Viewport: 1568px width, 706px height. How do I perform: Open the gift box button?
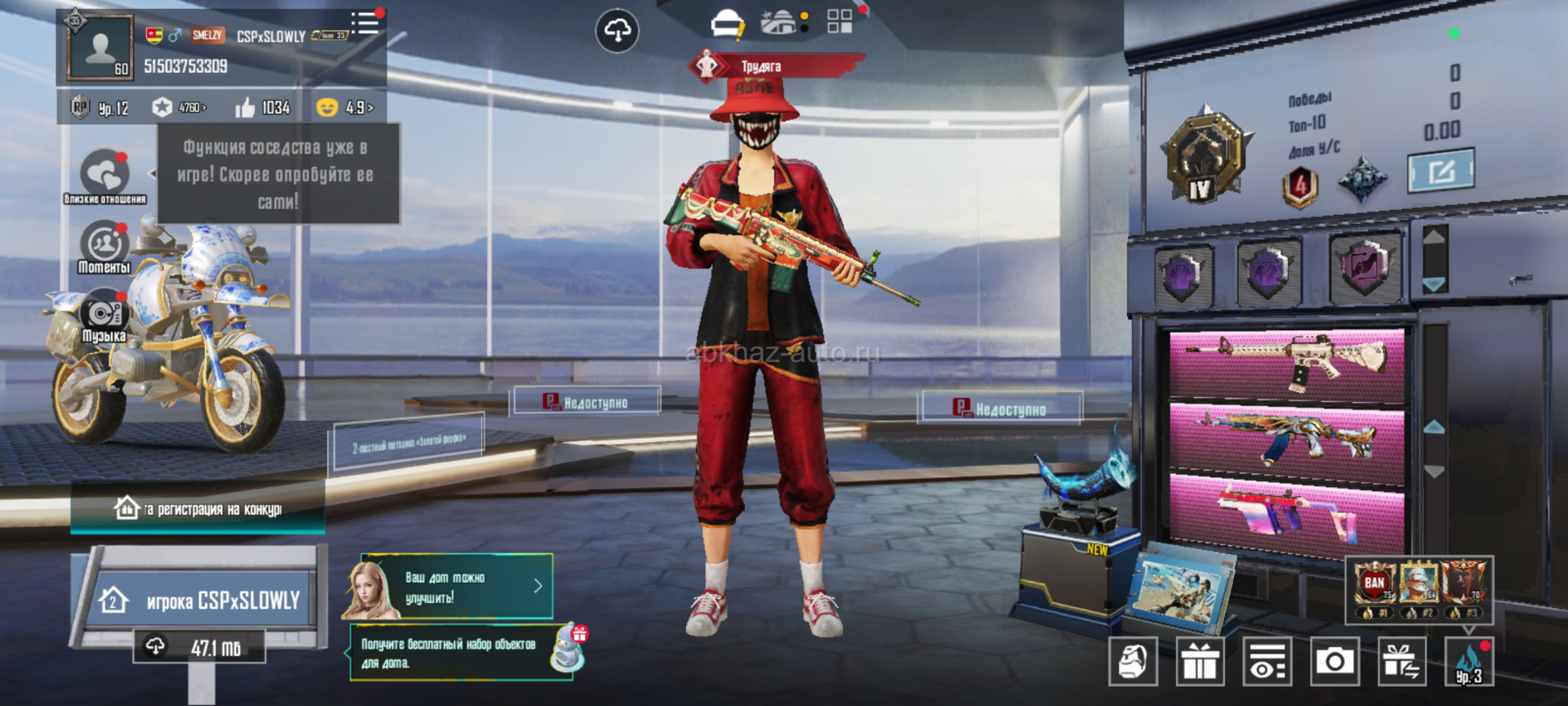[1200, 661]
